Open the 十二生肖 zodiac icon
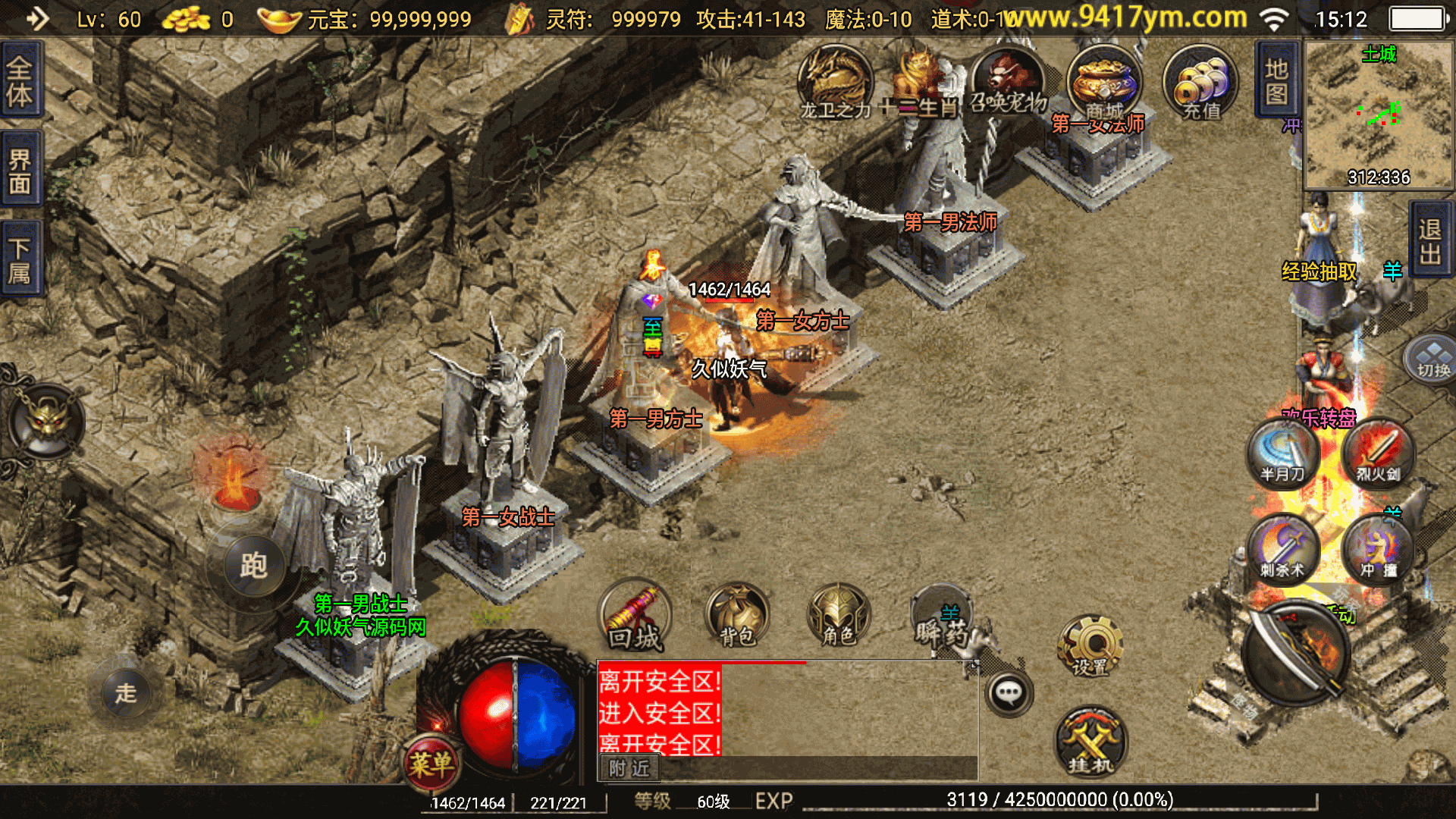 [921, 82]
